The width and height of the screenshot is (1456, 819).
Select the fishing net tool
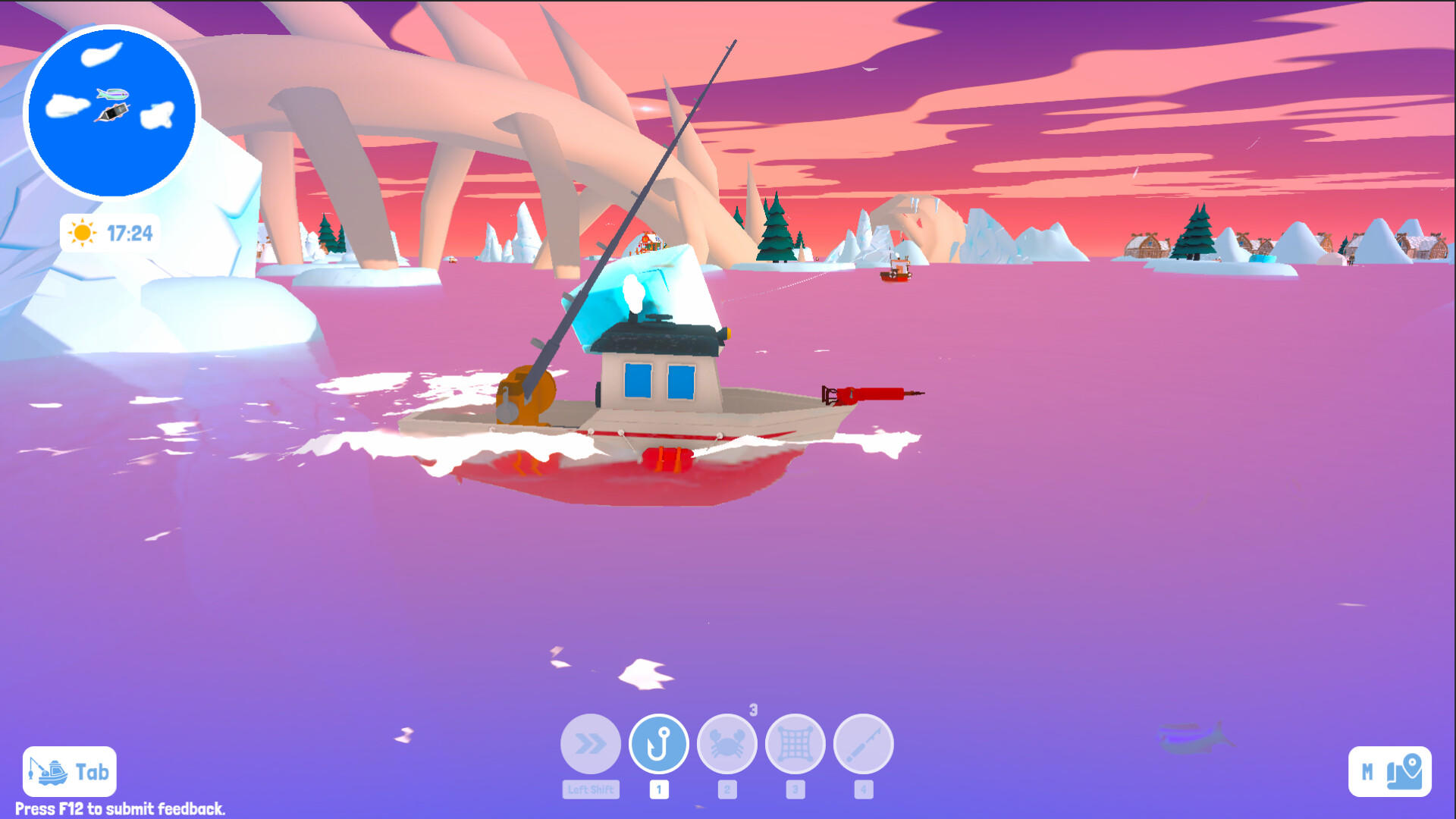pyautogui.click(x=795, y=744)
